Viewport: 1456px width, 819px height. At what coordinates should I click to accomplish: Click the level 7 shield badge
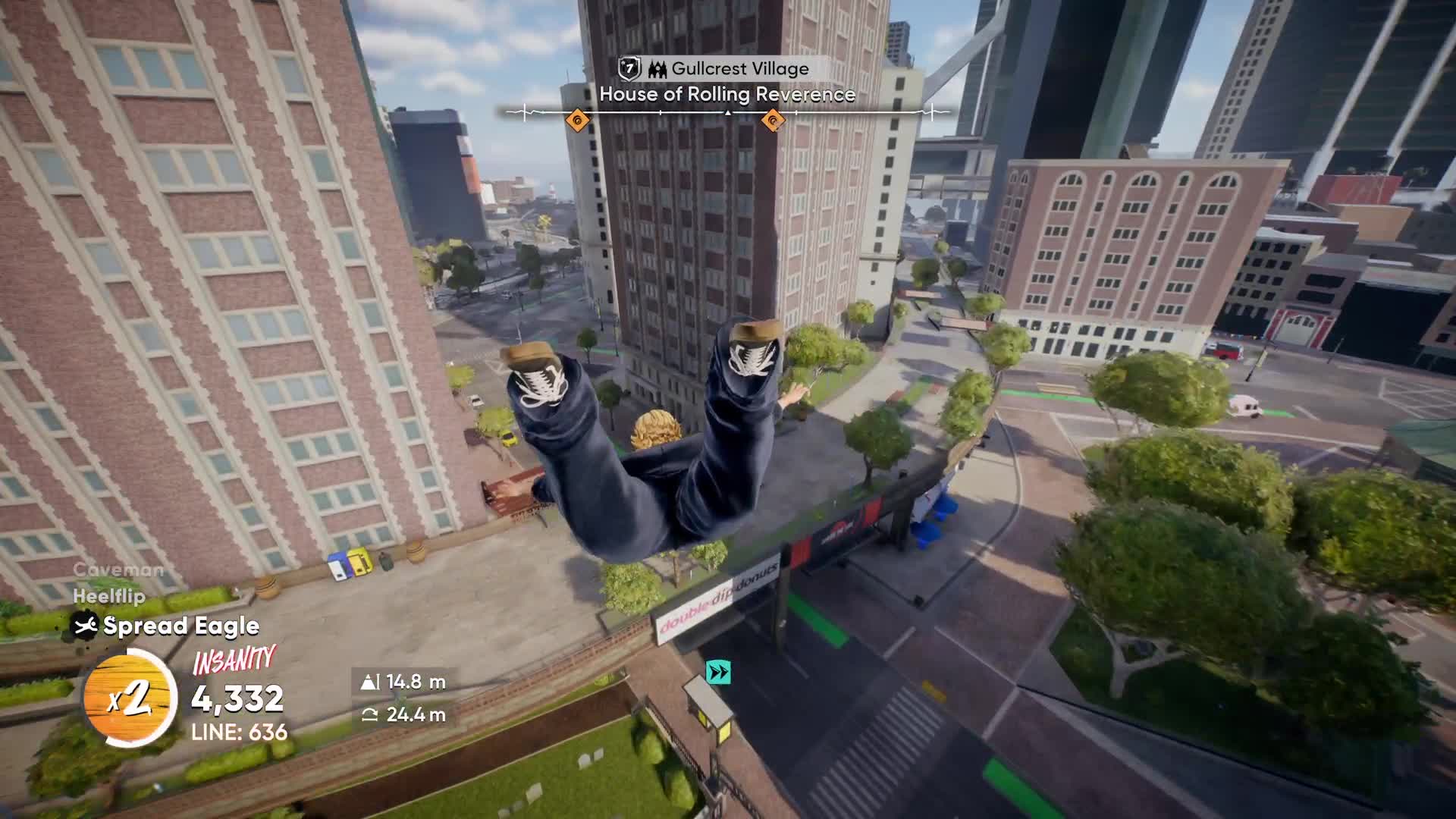[629, 69]
